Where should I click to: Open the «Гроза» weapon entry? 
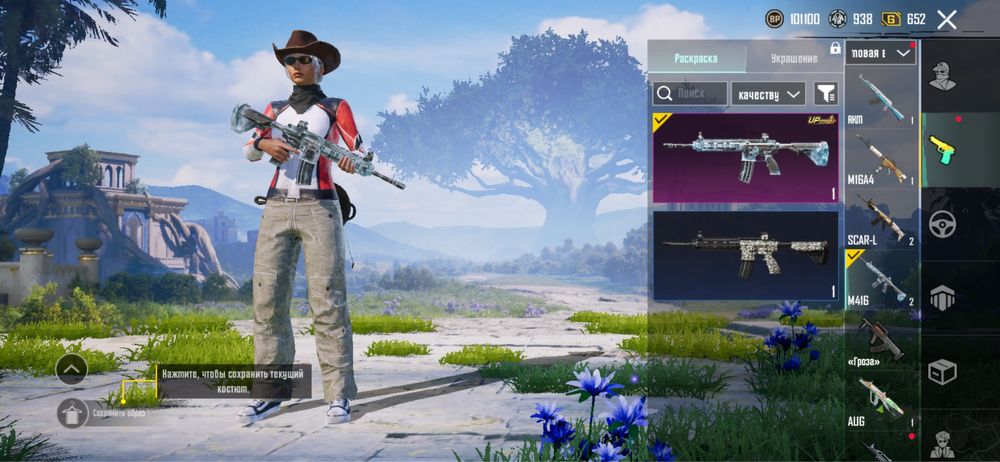(x=881, y=342)
